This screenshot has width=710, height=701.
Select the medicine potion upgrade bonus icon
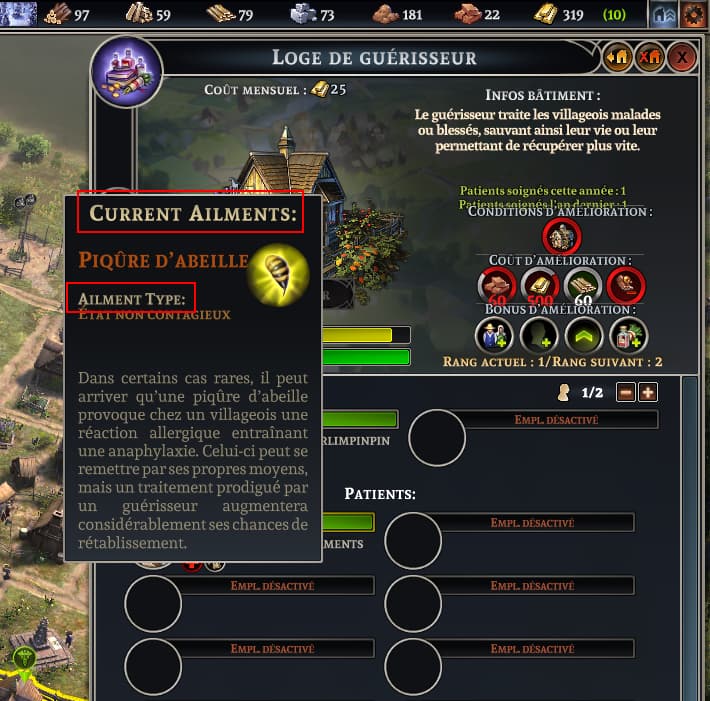(x=627, y=335)
